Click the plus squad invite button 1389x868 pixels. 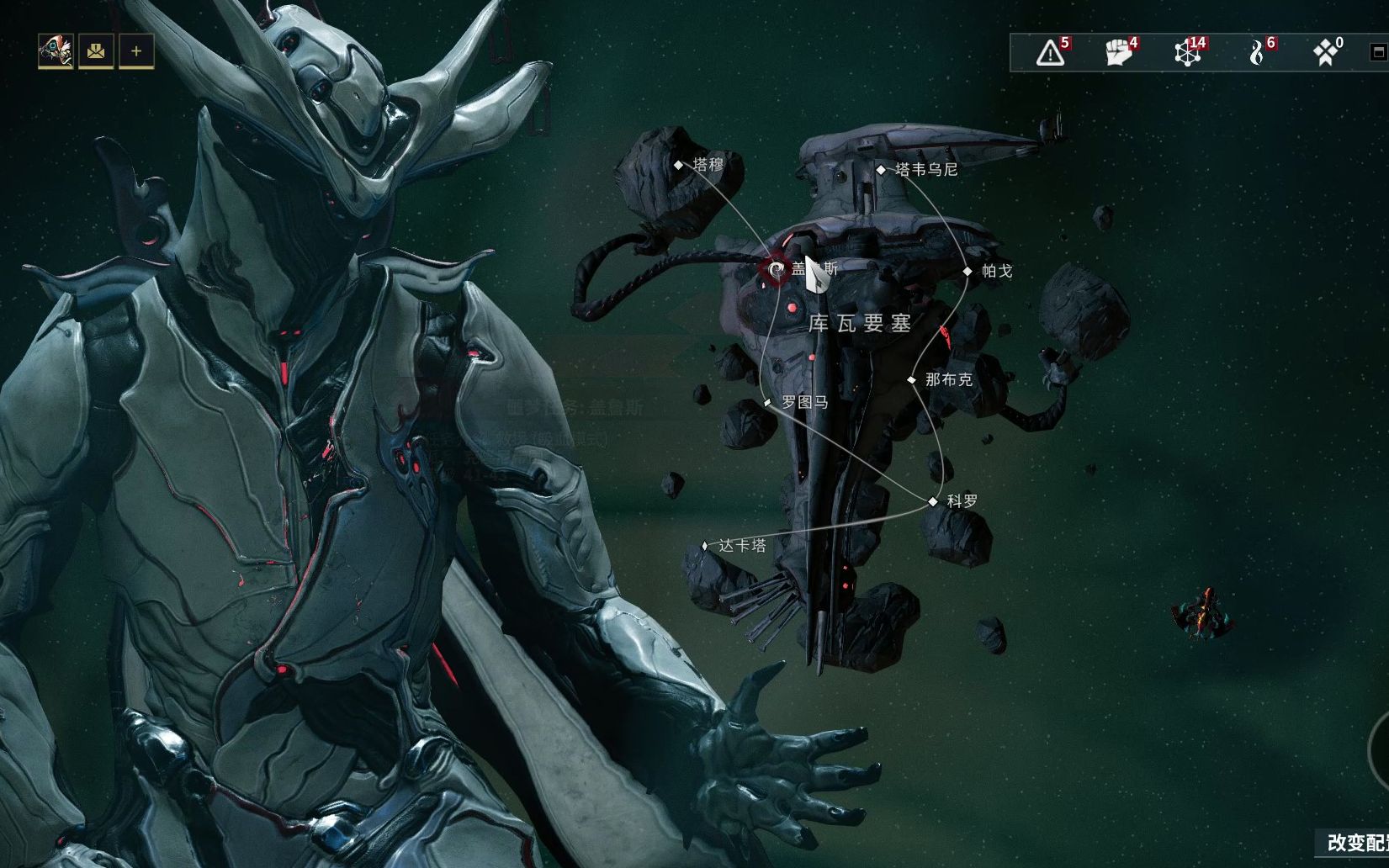pos(136,52)
